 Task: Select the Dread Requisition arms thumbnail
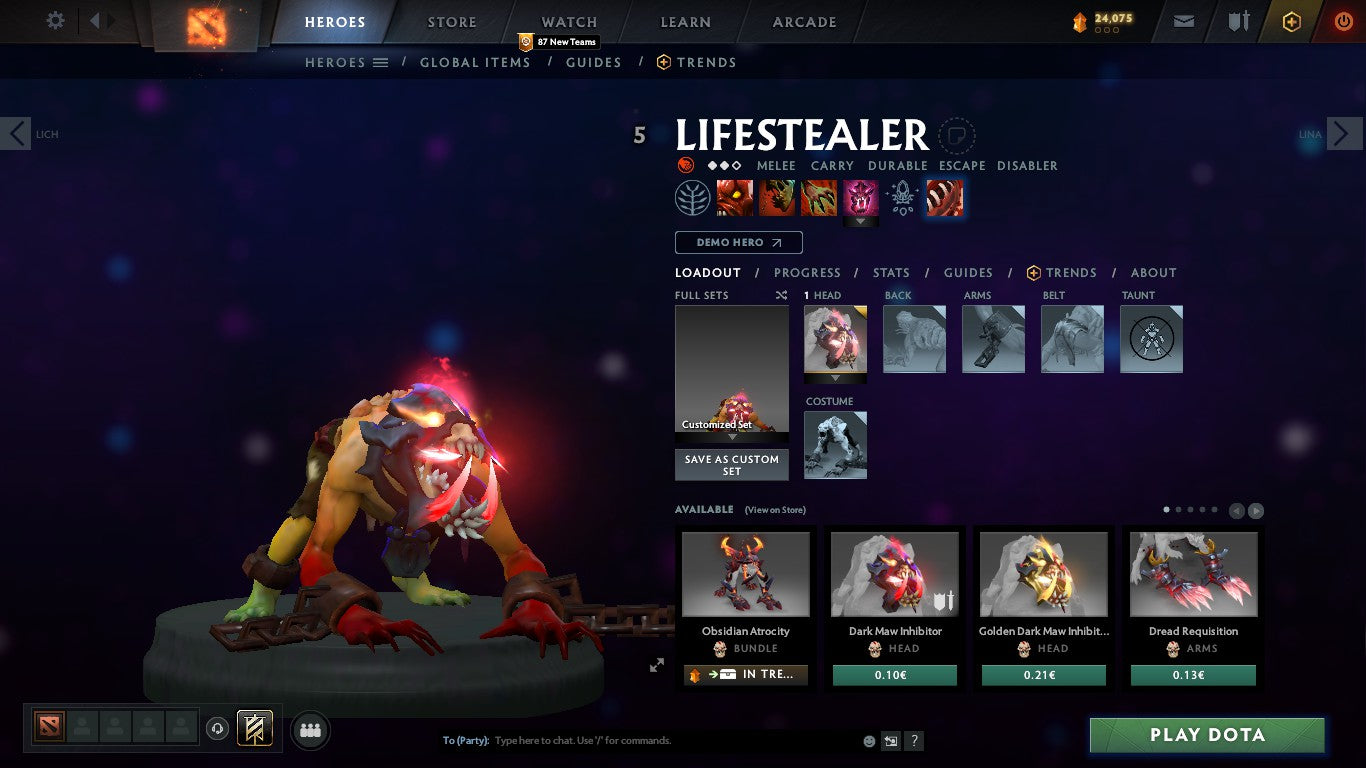coord(1193,573)
